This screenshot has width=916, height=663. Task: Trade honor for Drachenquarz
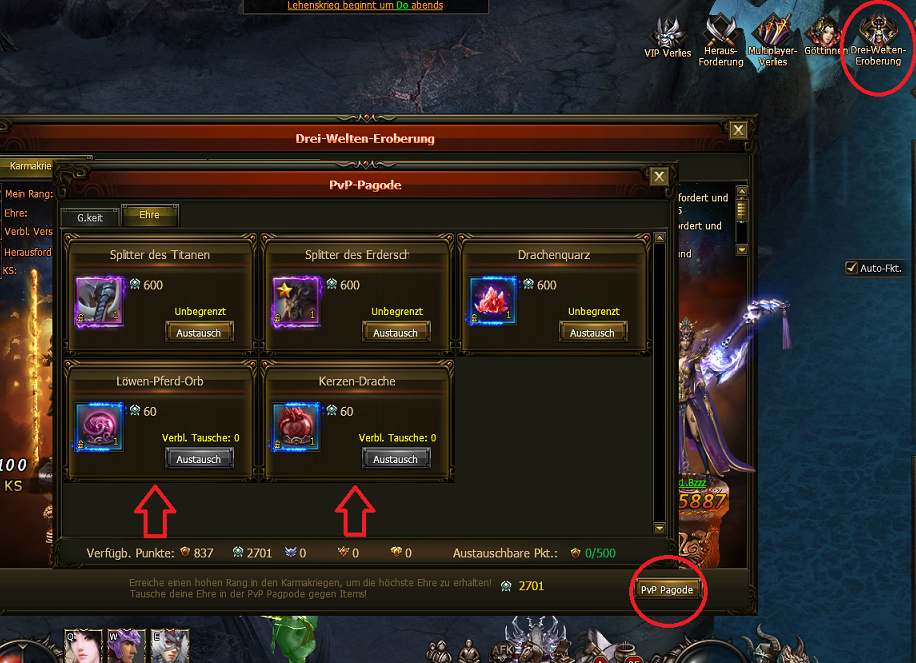[592, 332]
